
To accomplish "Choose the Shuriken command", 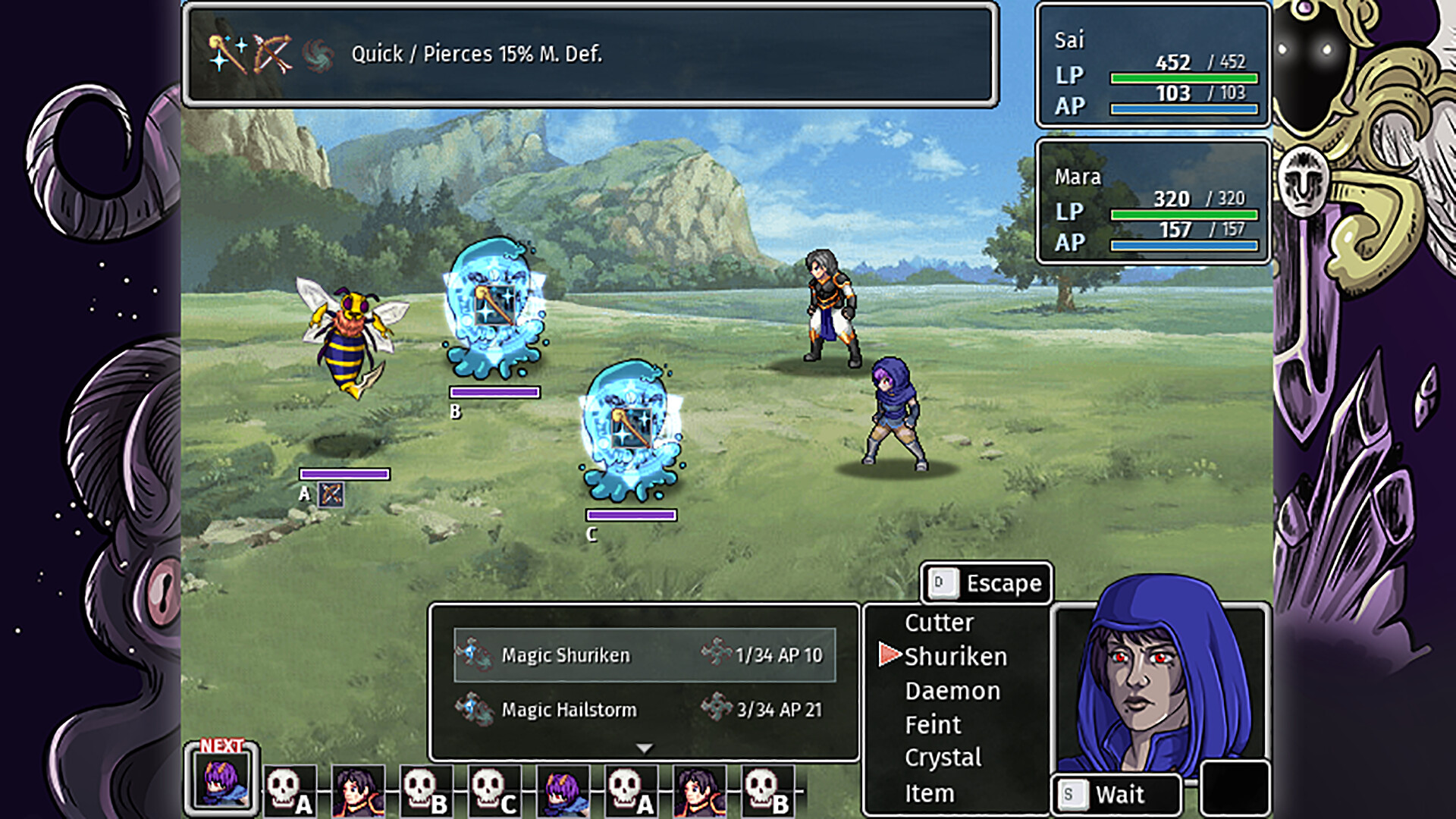I will coord(955,657).
